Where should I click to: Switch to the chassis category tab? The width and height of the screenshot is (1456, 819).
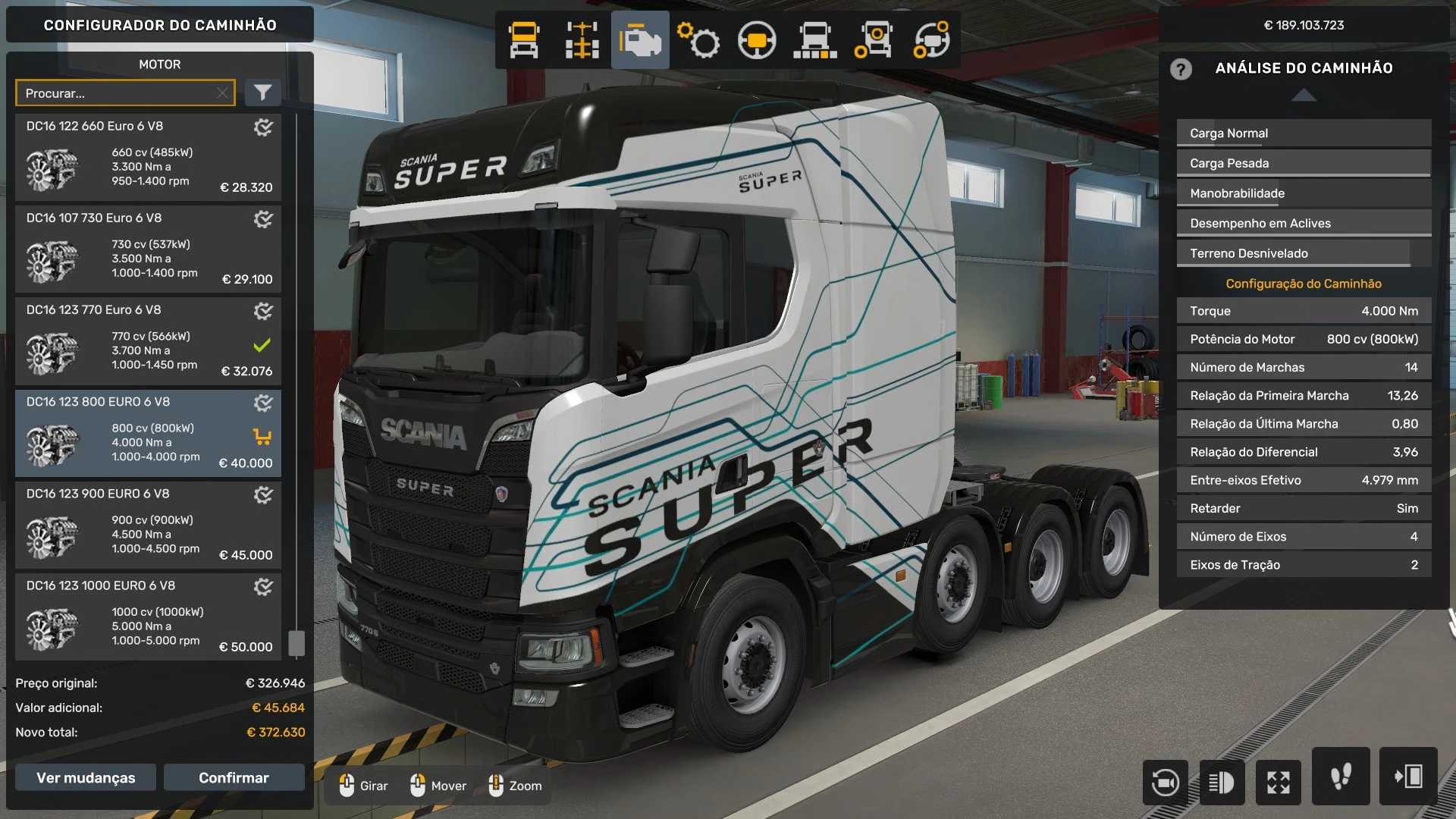(x=582, y=40)
